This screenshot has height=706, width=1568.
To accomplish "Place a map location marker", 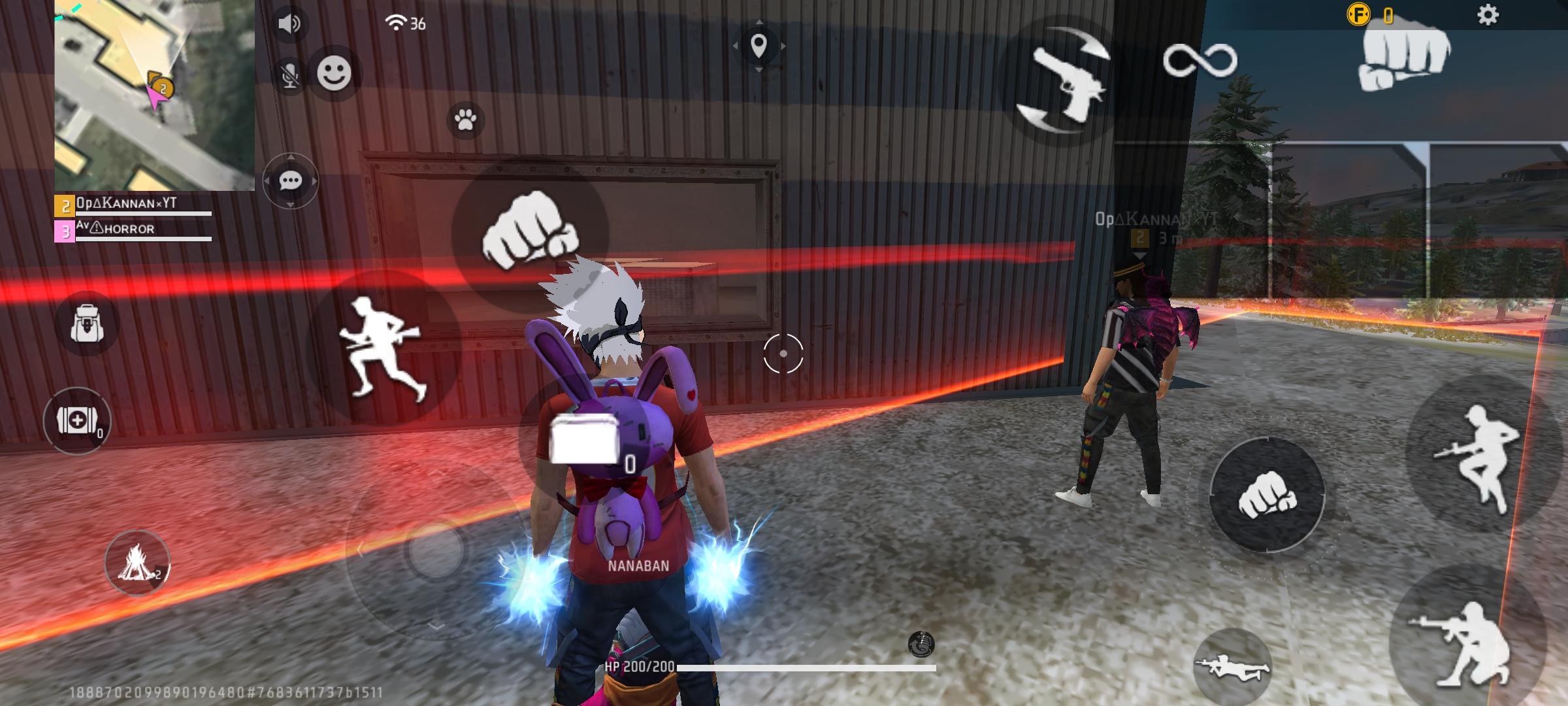I will (x=759, y=46).
